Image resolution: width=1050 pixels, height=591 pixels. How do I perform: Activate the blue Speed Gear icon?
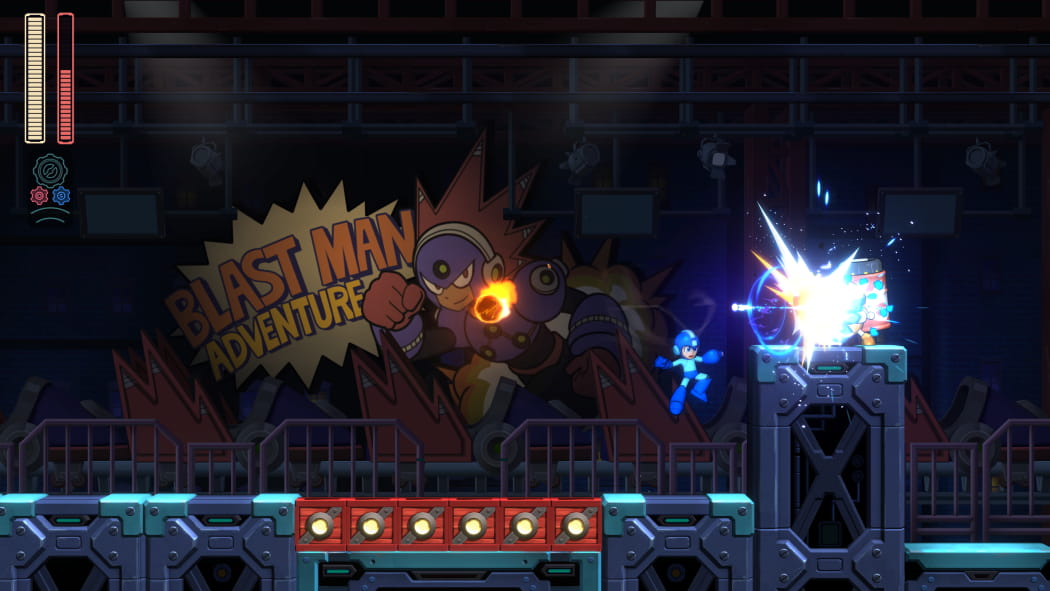coord(61,196)
